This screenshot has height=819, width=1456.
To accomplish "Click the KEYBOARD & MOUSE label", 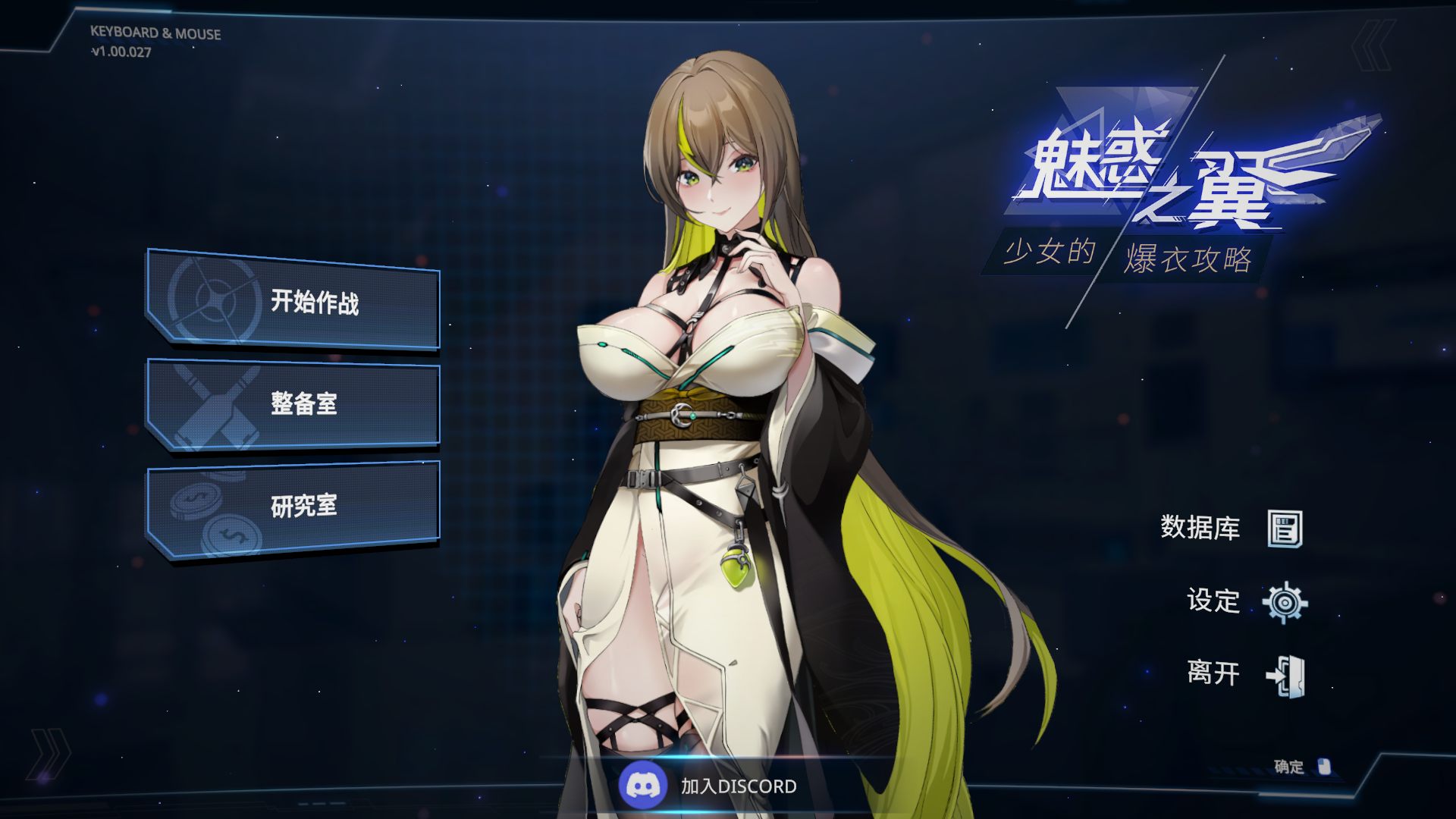I will click(155, 33).
